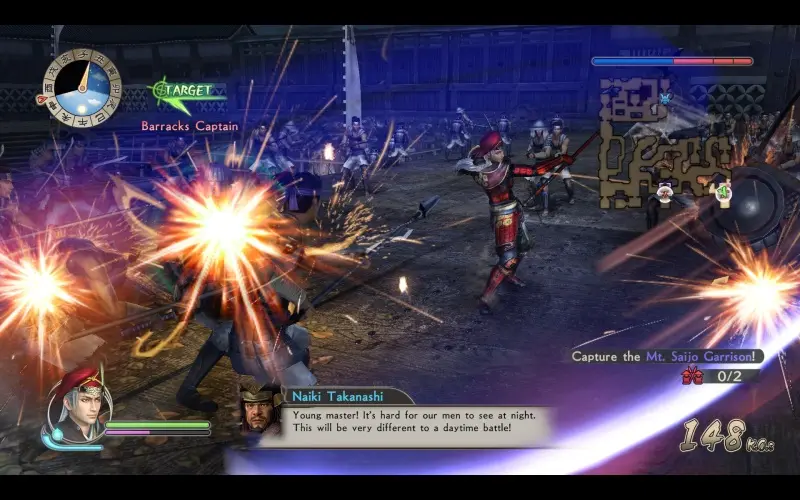800x500 pixels.
Task: Select Naiki Takanashi's speaker portrait
Action: click(x=261, y=407)
